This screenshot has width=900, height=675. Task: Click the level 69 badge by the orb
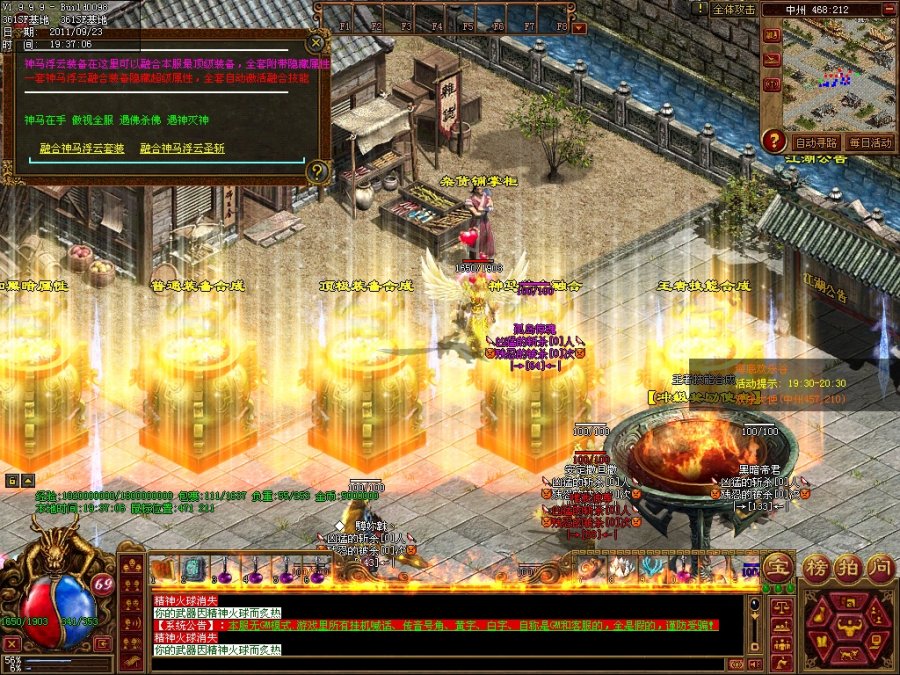pyautogui.click(x=102, y=583)
